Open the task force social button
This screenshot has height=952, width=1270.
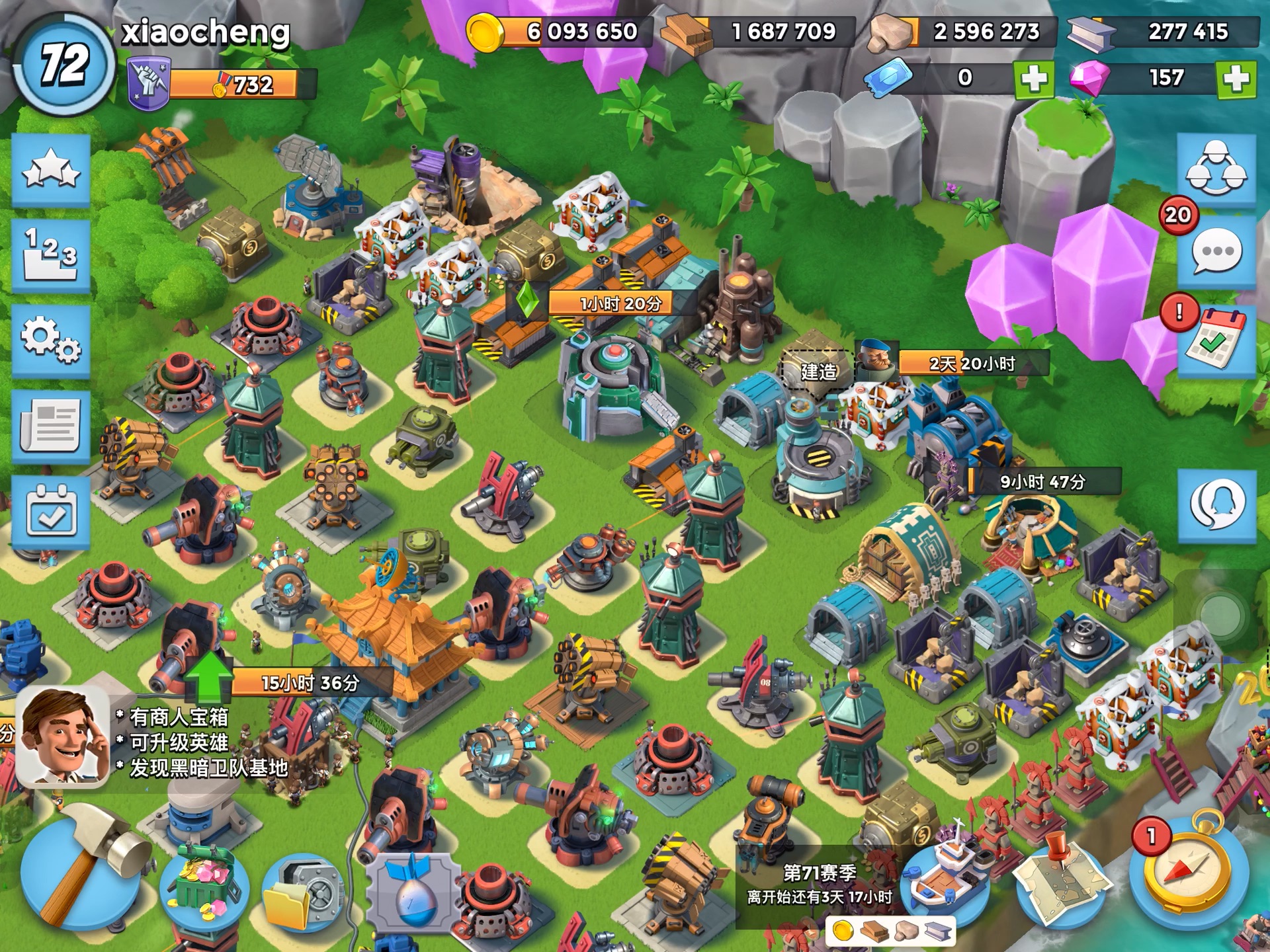(x=1216, y=171)
